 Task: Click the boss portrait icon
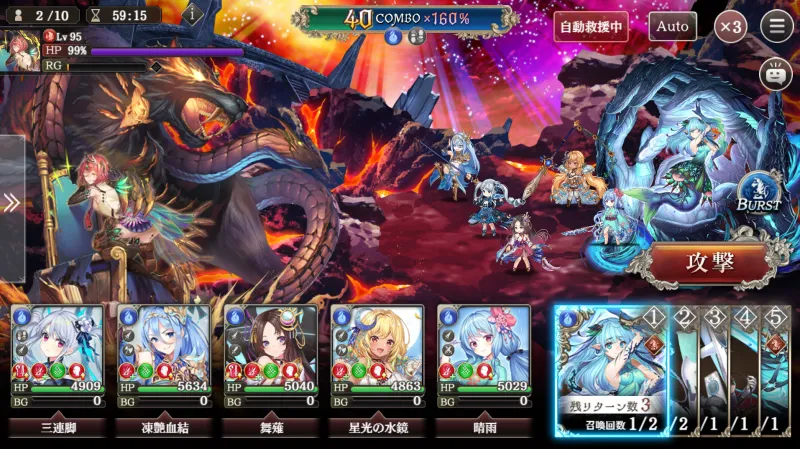tap(19, 49)
